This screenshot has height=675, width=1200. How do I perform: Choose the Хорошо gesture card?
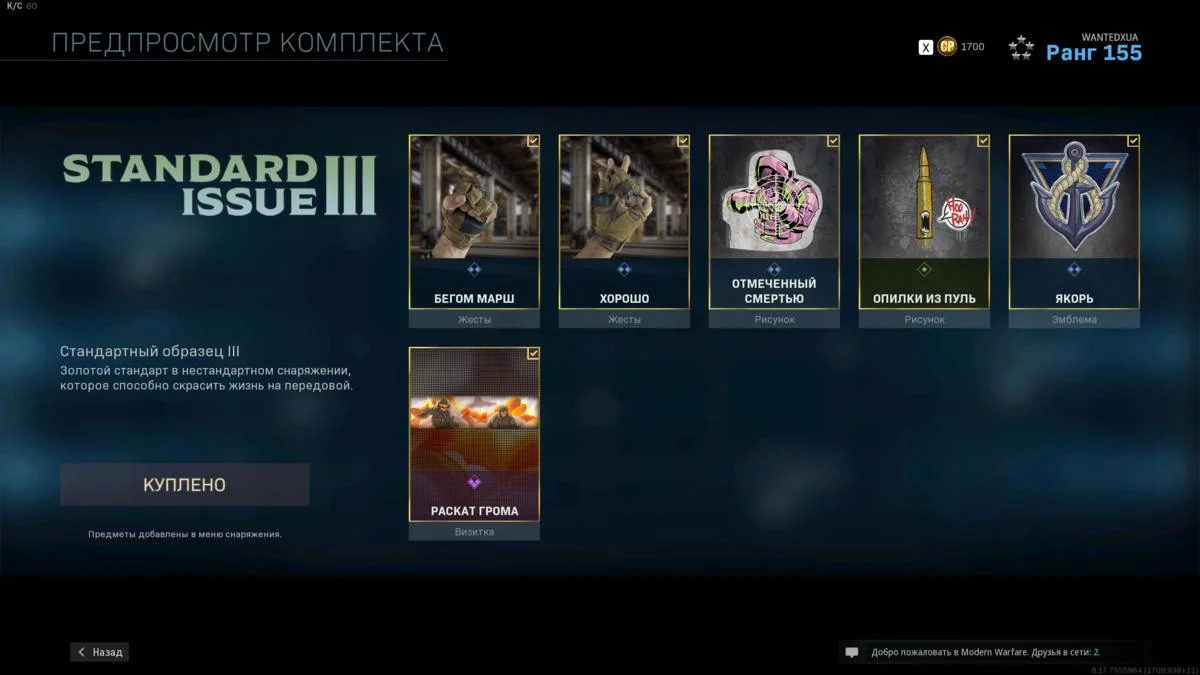[624, 222]
